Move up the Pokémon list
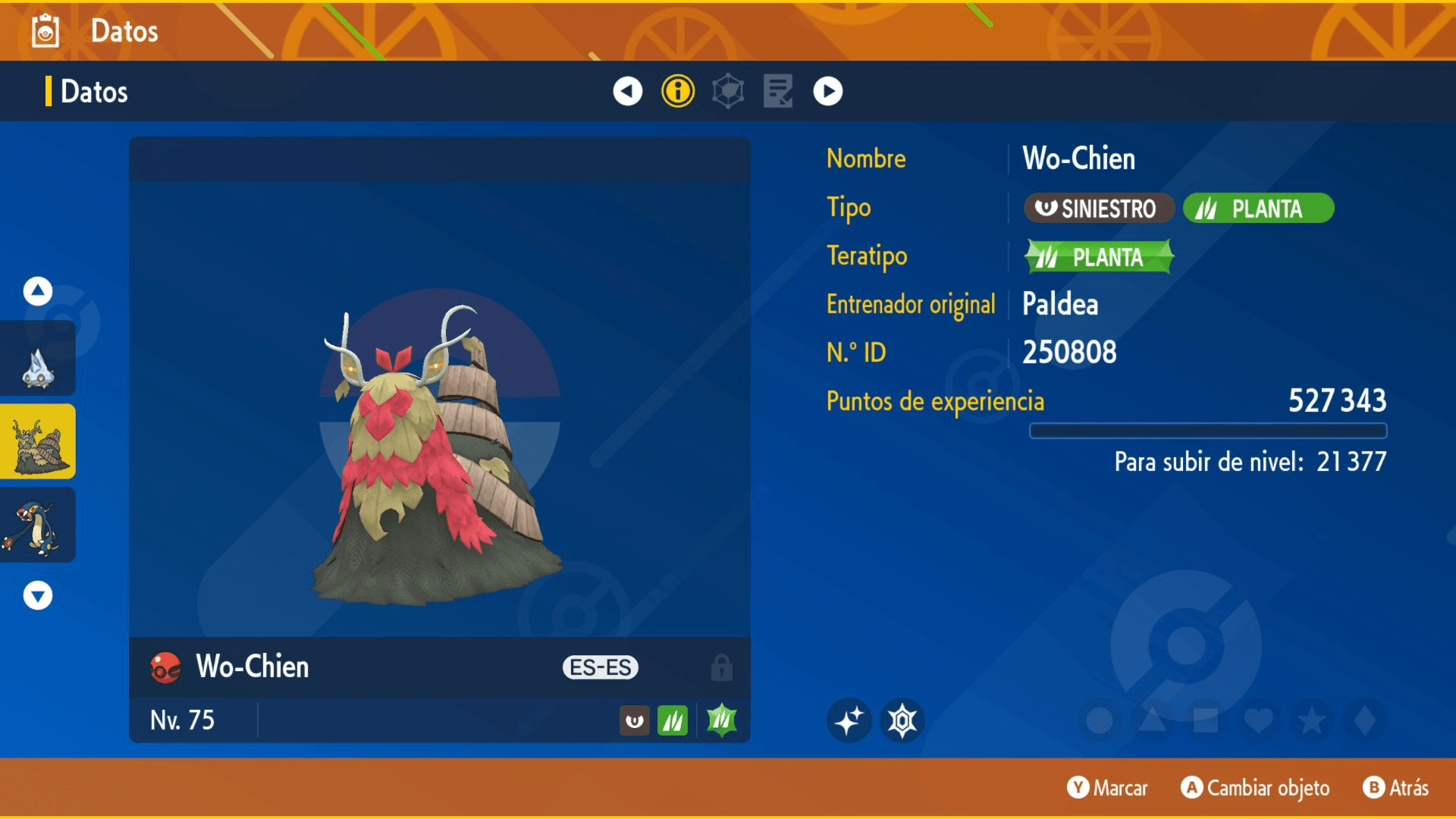Viewport: 1456px width, 819px height. pos(38,291)
